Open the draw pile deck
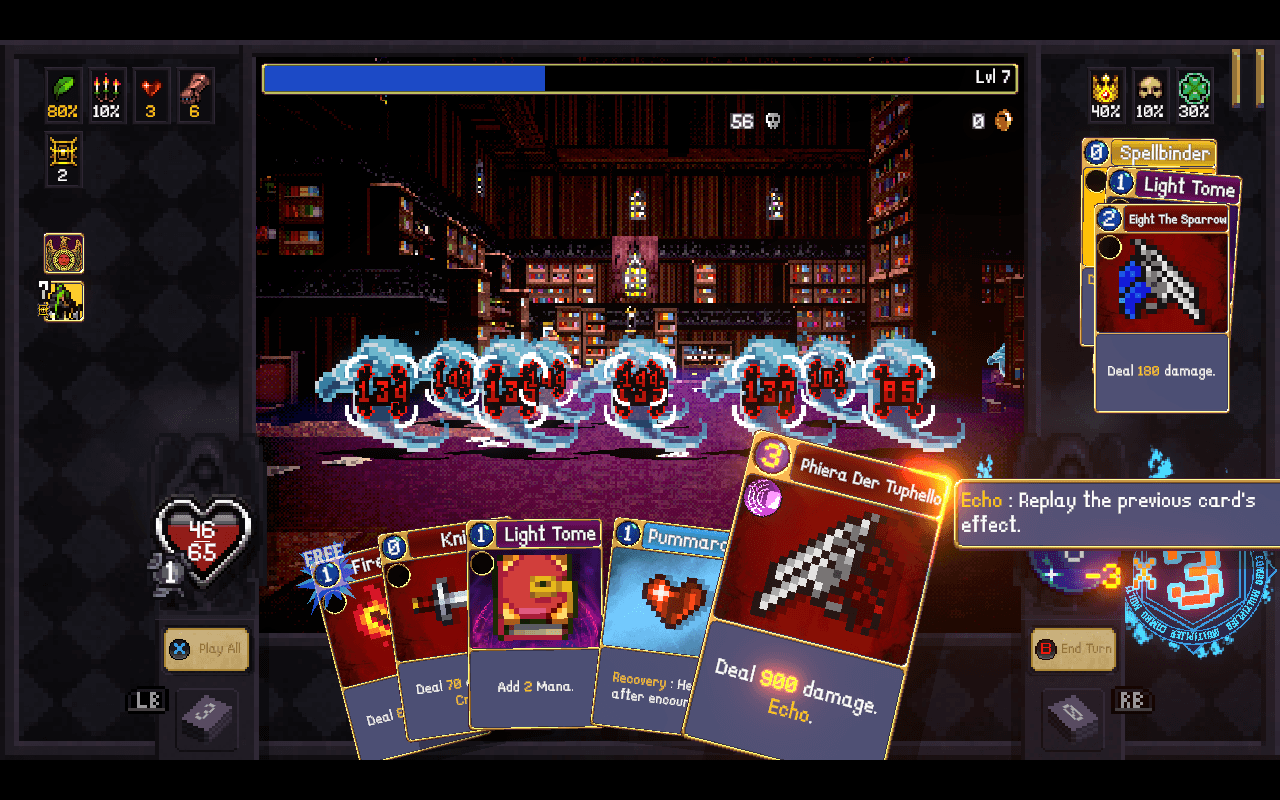Image resolution: width=1280 pixels, height=800 pixels. (207, 716)
